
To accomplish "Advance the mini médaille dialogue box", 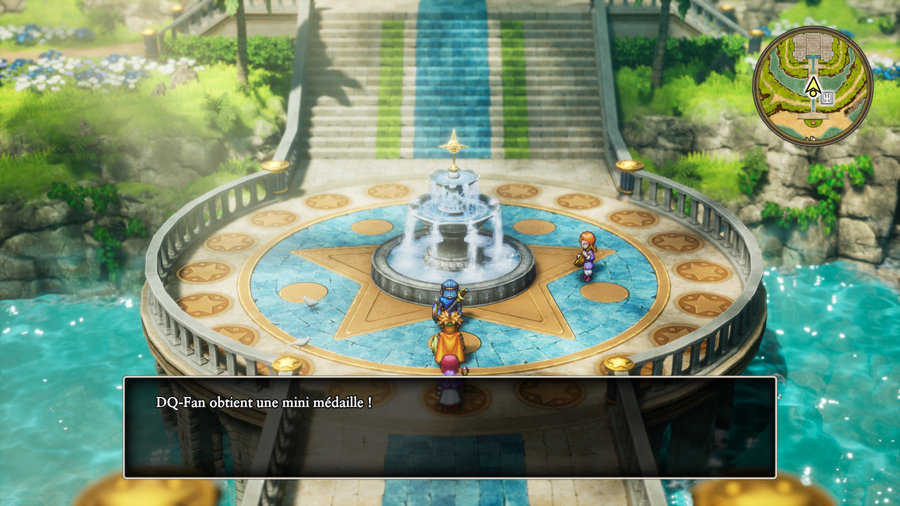I will tap(449, 427).
